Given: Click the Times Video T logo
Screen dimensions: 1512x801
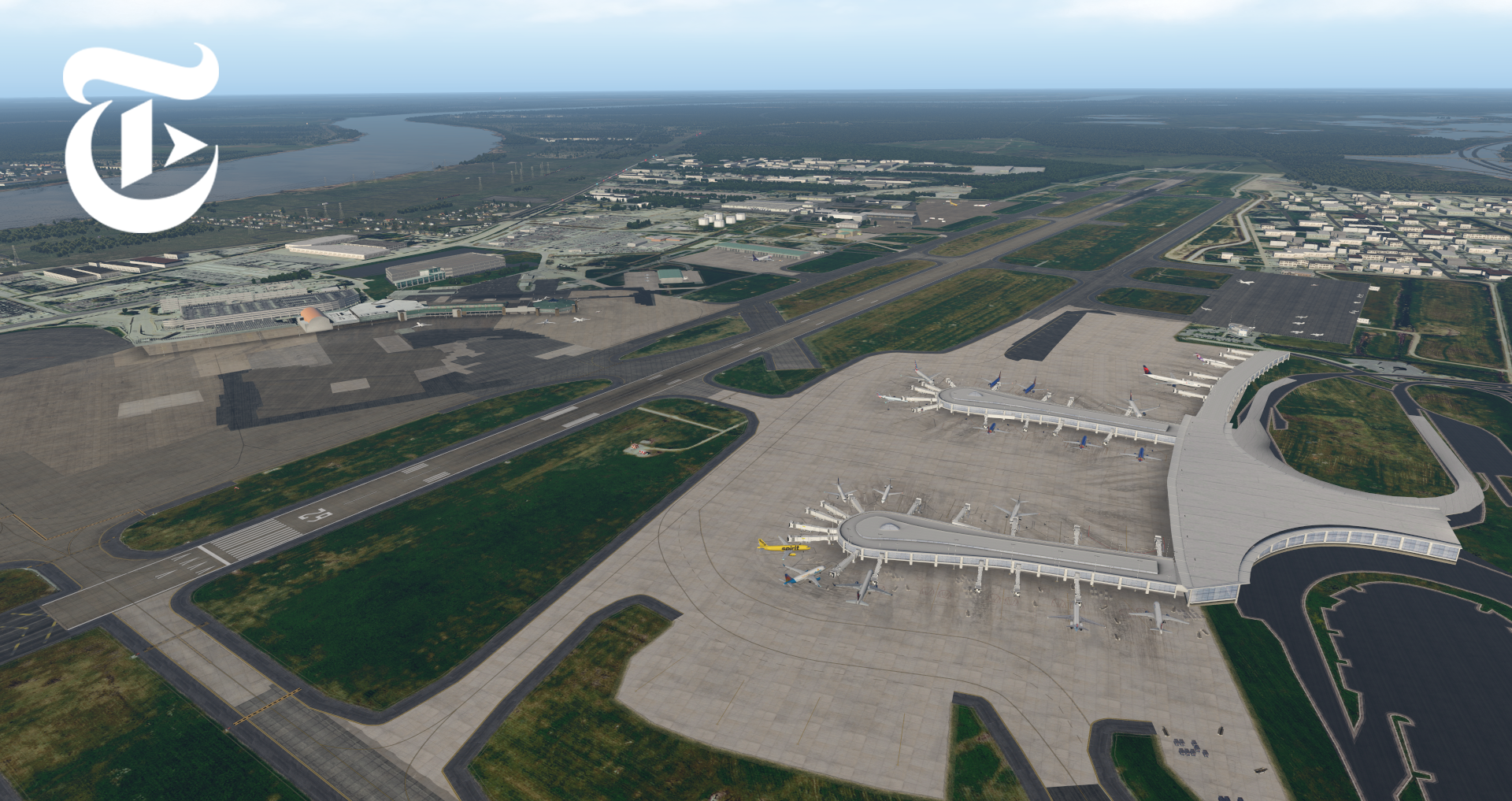Looking at the screenshot, I should pos(140,138).
